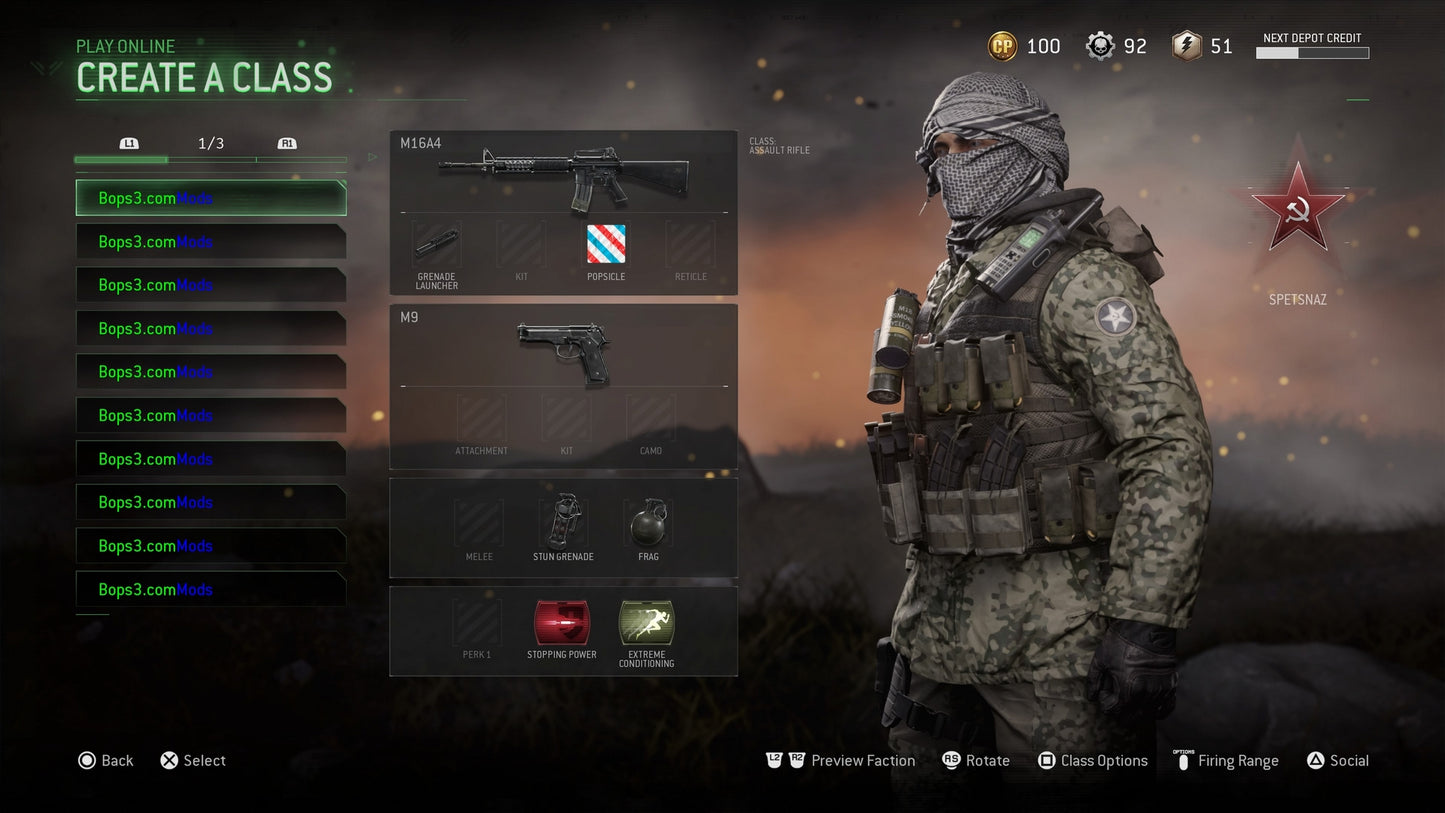
Task: Click the empty Melee weapon slot
Action: coord(478,520)
